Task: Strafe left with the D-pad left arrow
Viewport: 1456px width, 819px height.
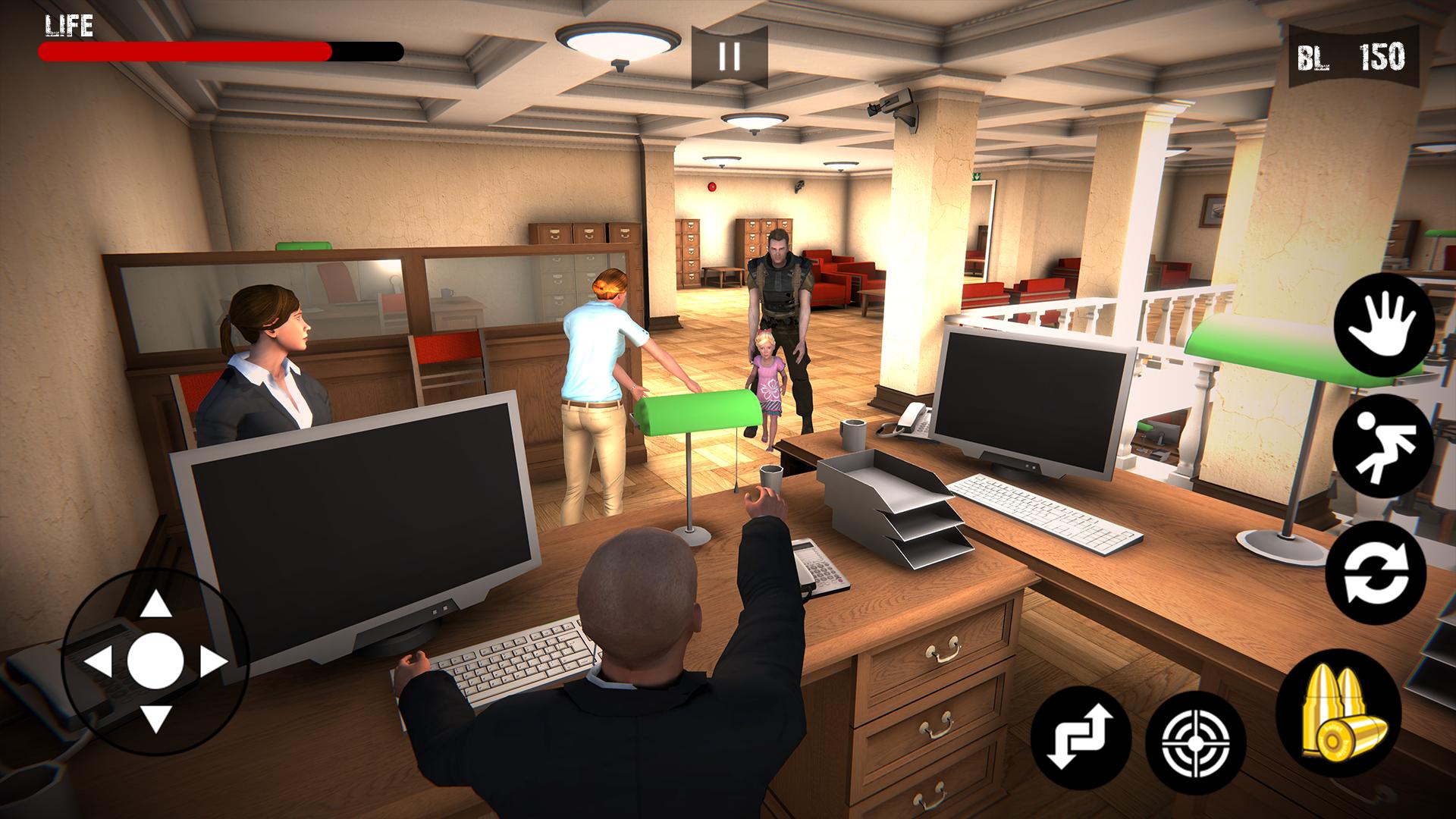Action: tap(99, 661)
